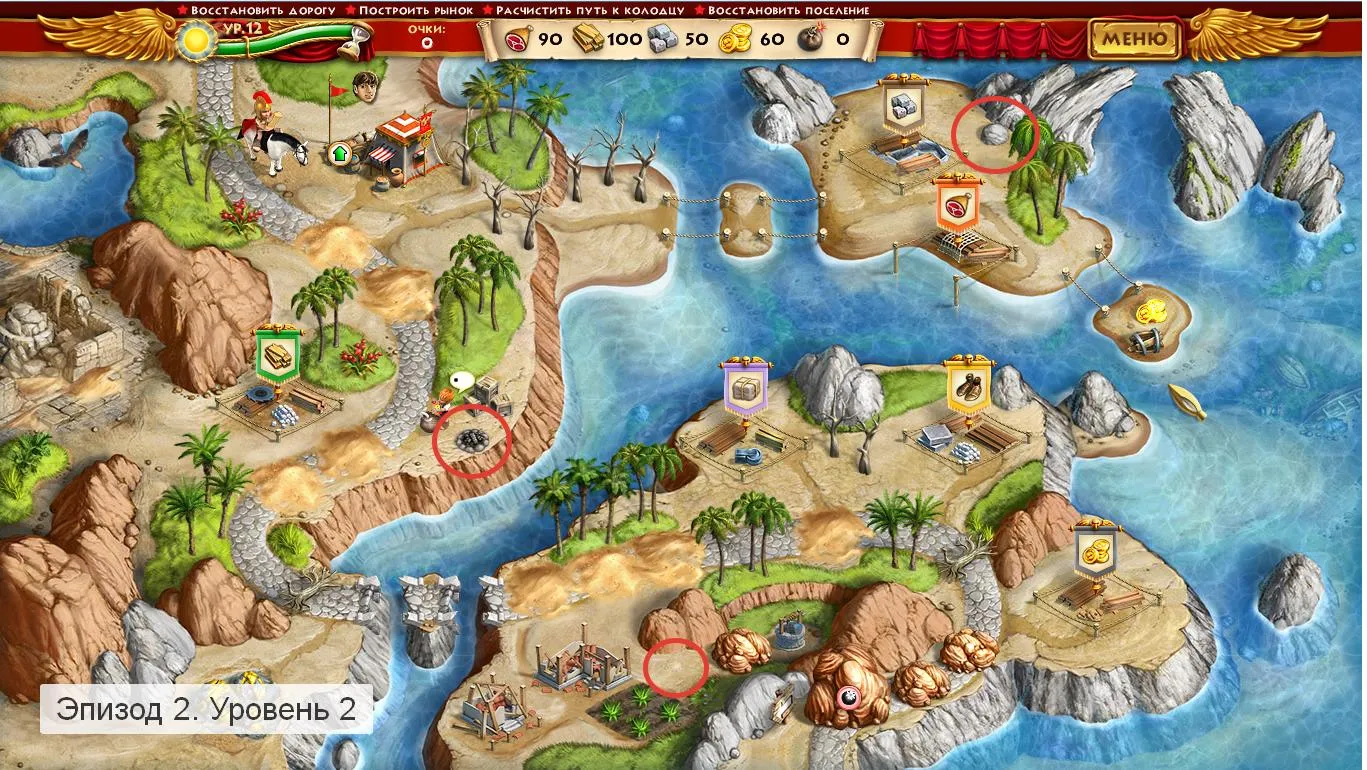Screen dimensions: 1367x770
Task: Select the gold coins mine banner
Action: pyautogui.click(x=1096, y=549)
